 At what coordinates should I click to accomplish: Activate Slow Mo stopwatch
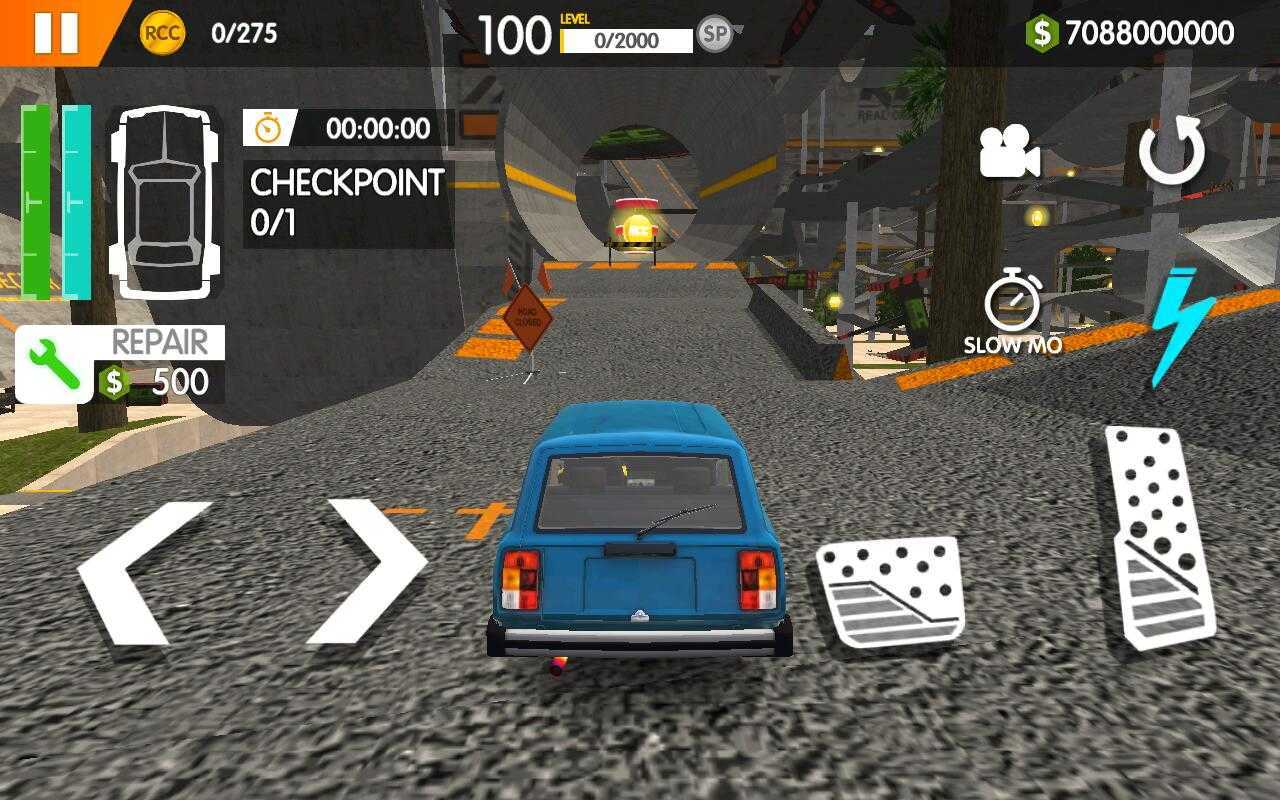[1012, 304]
